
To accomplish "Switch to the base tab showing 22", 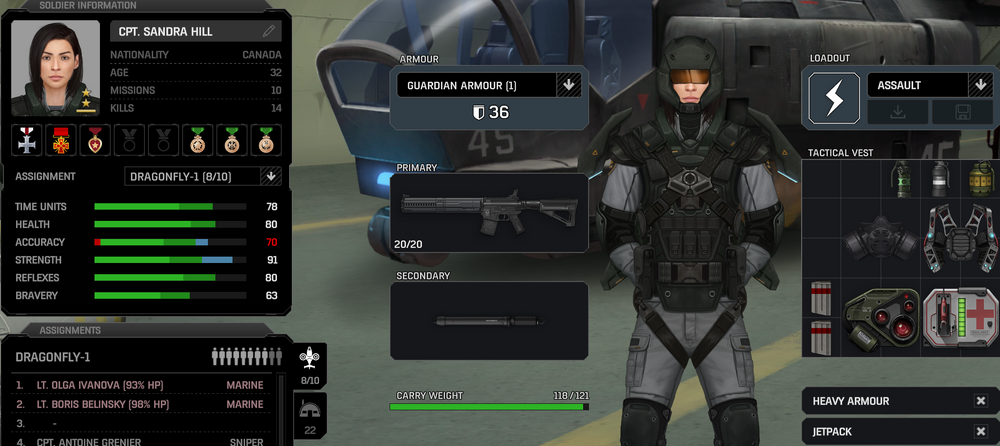I will [x=310, y=414].
